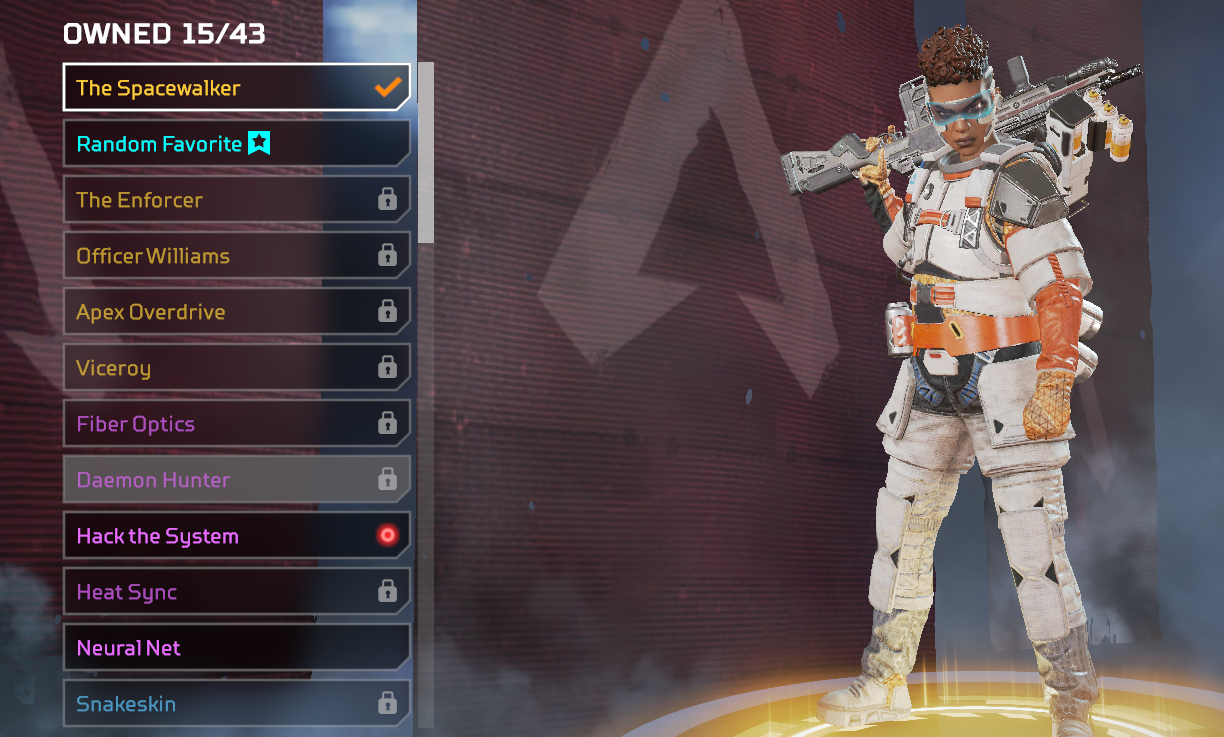Select the Daemon Hunter skin
The height and width of the screenshot is (737, 1224).
(236, 480)
